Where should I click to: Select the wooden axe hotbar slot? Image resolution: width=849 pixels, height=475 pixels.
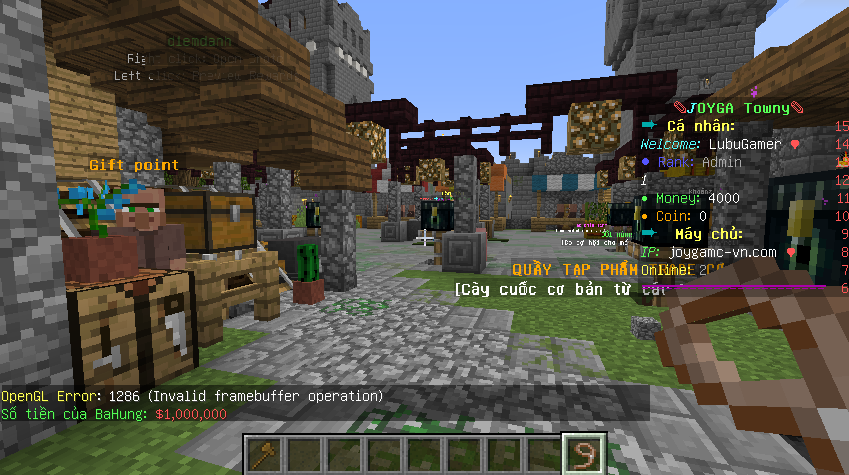[x=263, y=454]
